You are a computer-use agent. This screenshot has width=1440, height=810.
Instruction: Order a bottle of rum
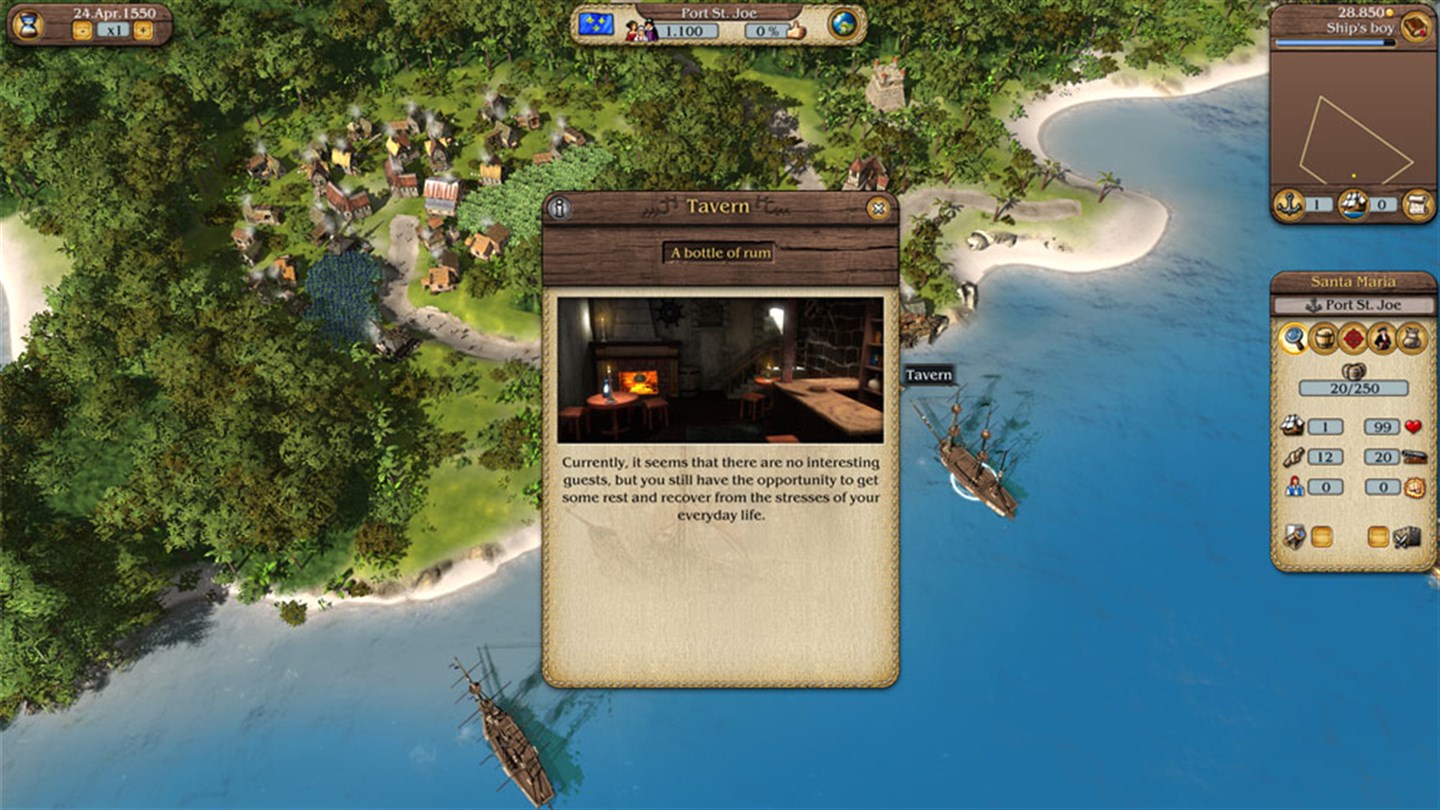coord(721,253)
